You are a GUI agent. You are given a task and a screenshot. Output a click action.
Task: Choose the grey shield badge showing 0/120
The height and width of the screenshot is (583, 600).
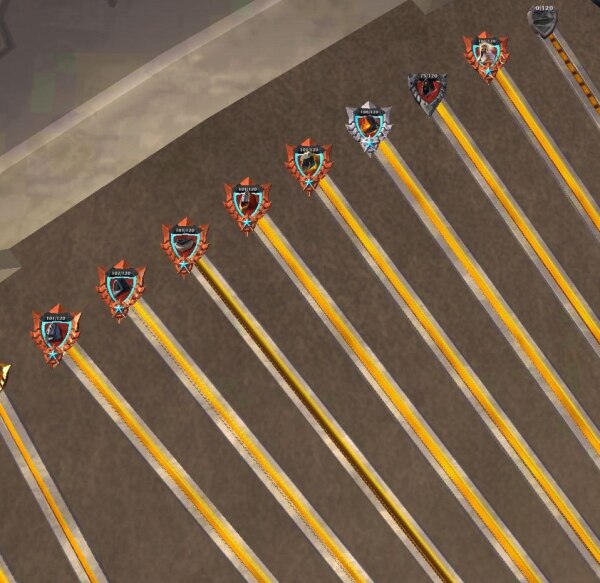pyautogui.click(x=544, y=20)
